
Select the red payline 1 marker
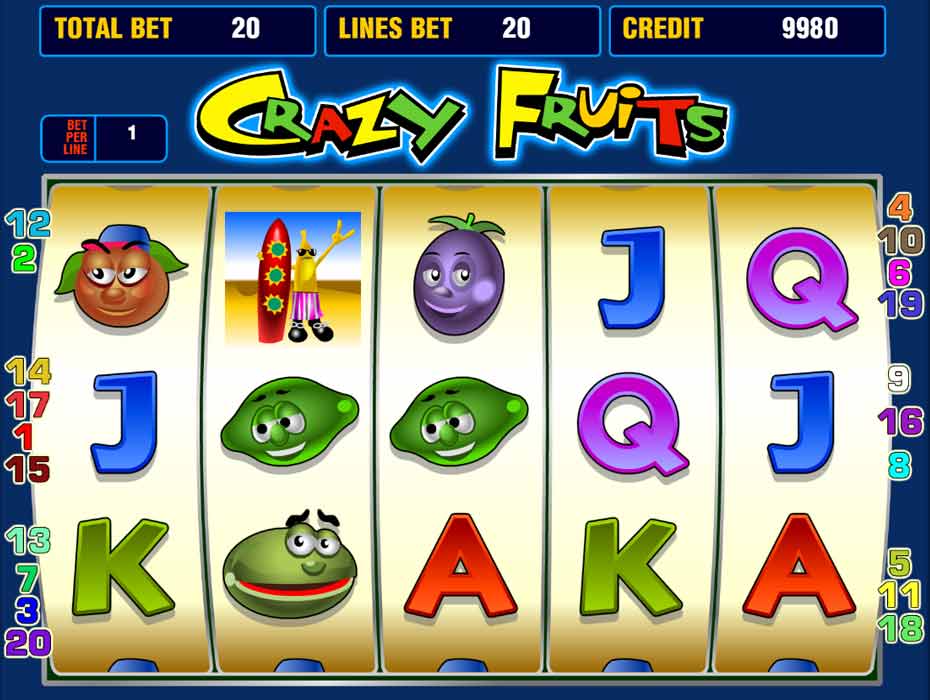24,436
